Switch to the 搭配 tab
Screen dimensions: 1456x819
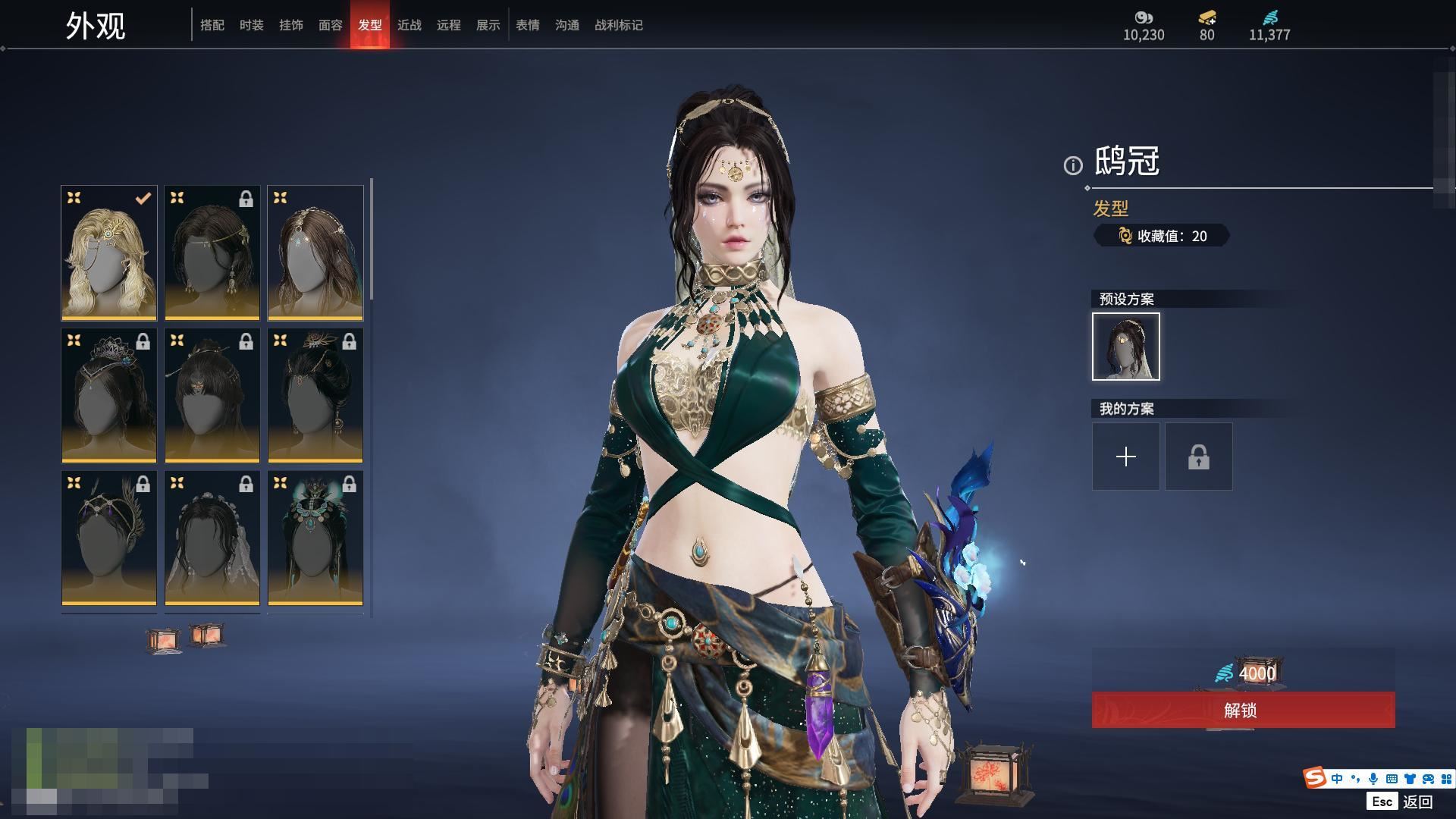click(x=212, y=25)
